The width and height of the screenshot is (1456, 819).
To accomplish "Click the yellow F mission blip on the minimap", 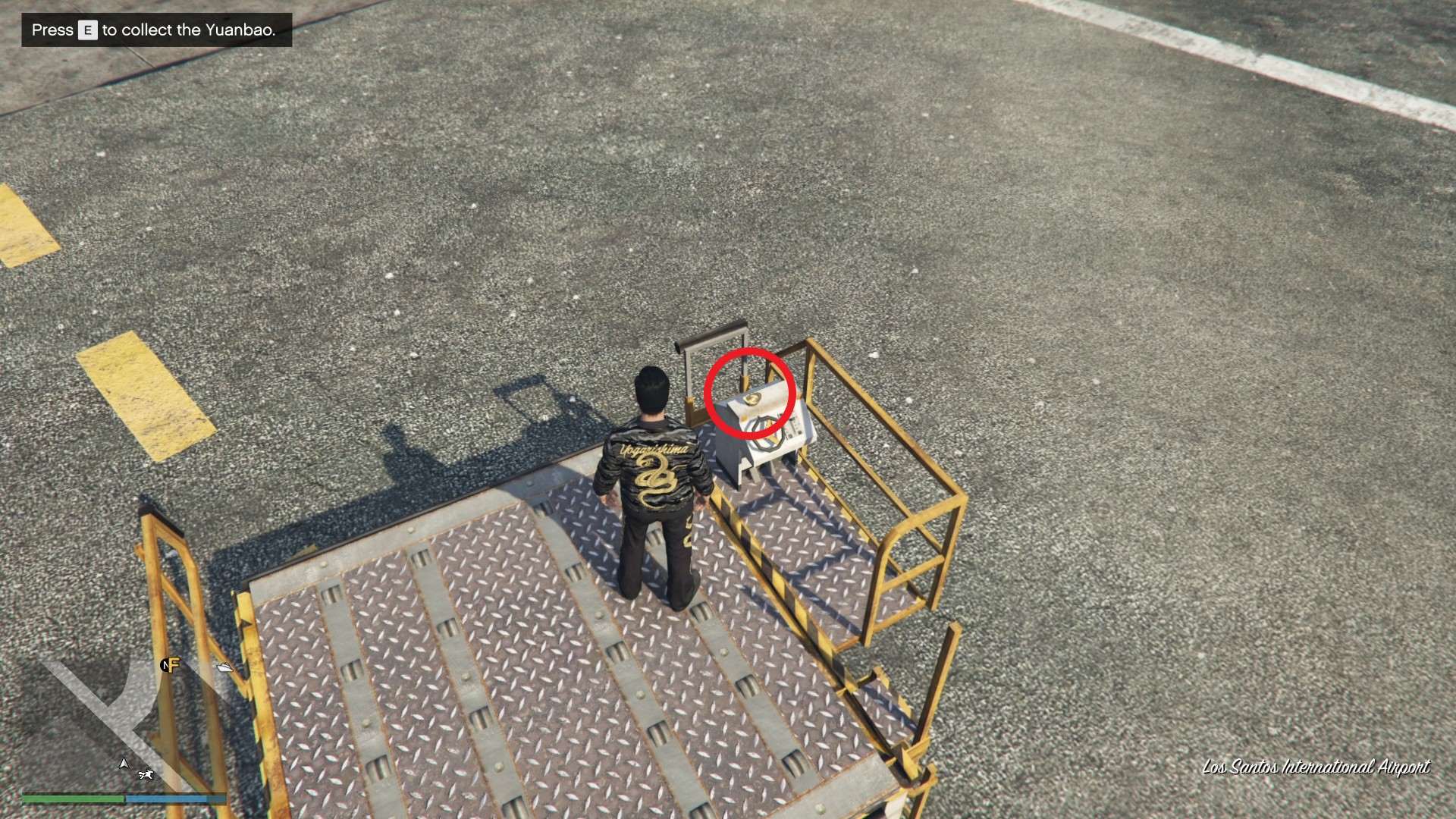I will (x=172, y=666).
